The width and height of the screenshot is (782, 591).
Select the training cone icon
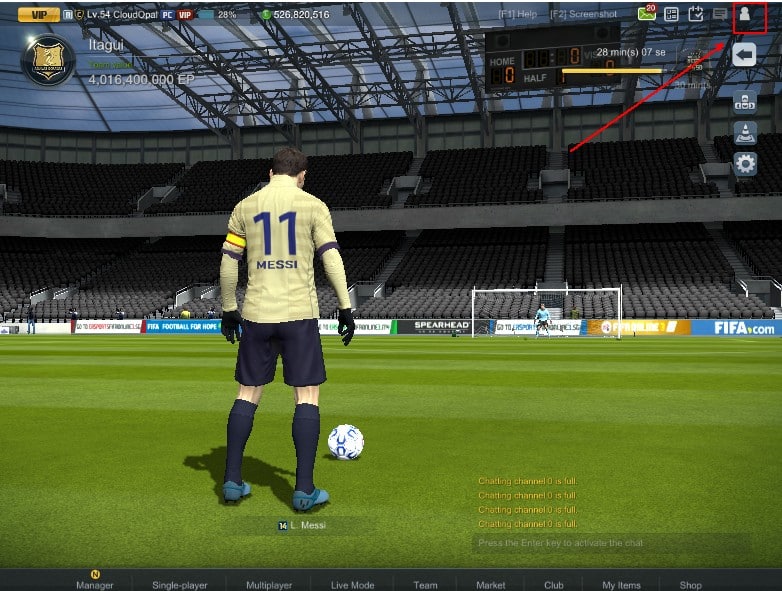point(745,132)
